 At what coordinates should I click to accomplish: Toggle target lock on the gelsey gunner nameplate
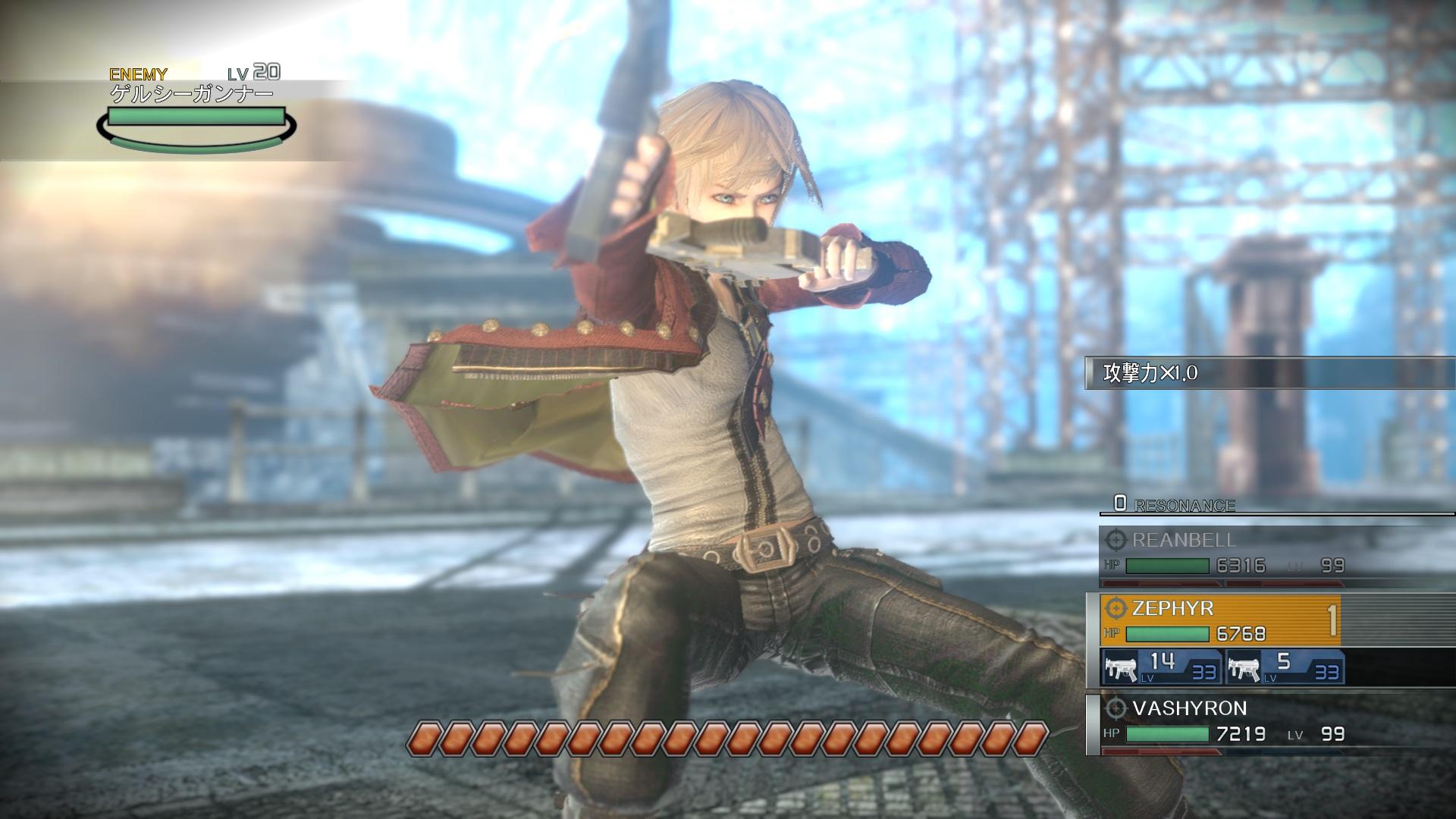tap(190, 92)
